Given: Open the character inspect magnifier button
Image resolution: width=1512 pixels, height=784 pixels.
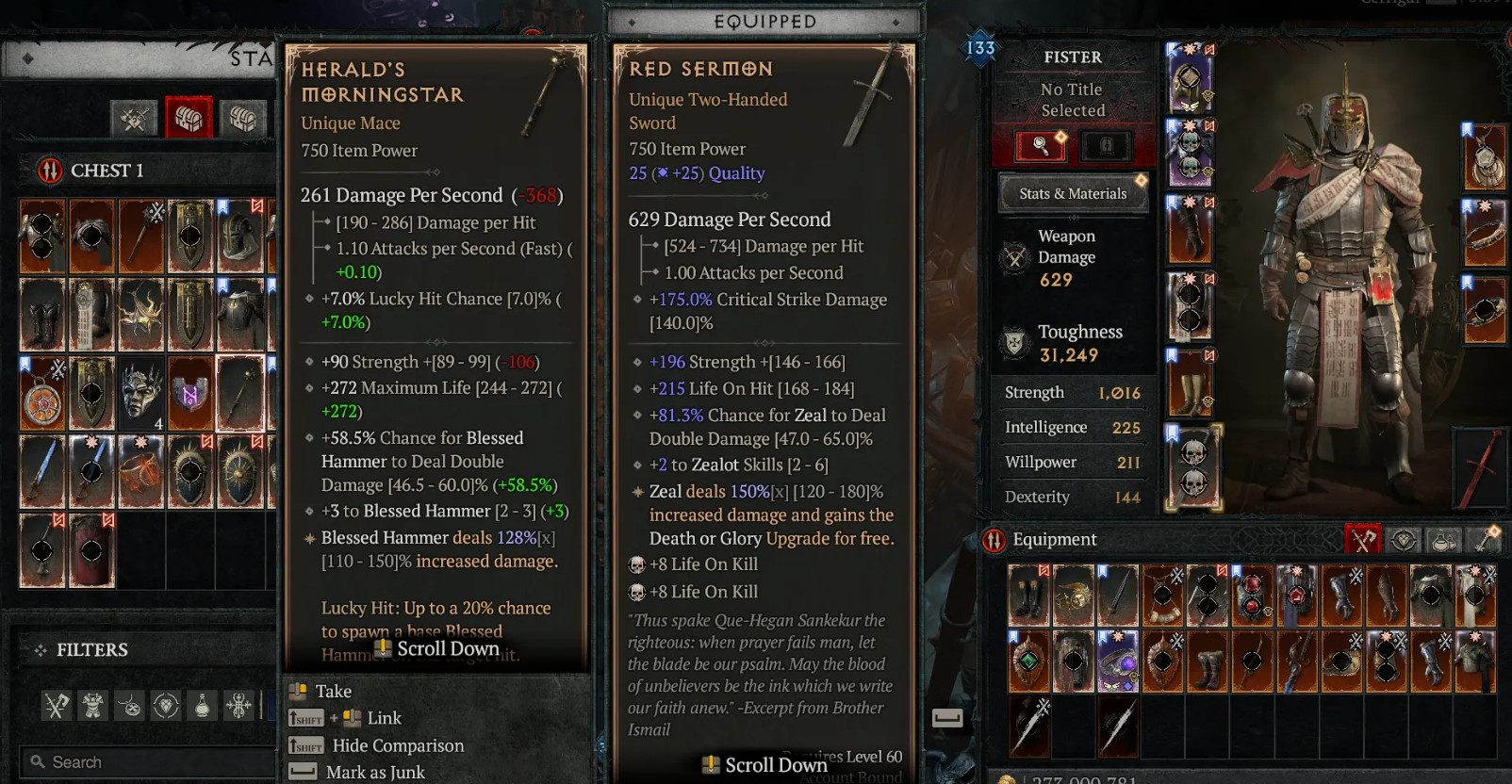Looking at the screenshot, I should (x=1040, y=145).
